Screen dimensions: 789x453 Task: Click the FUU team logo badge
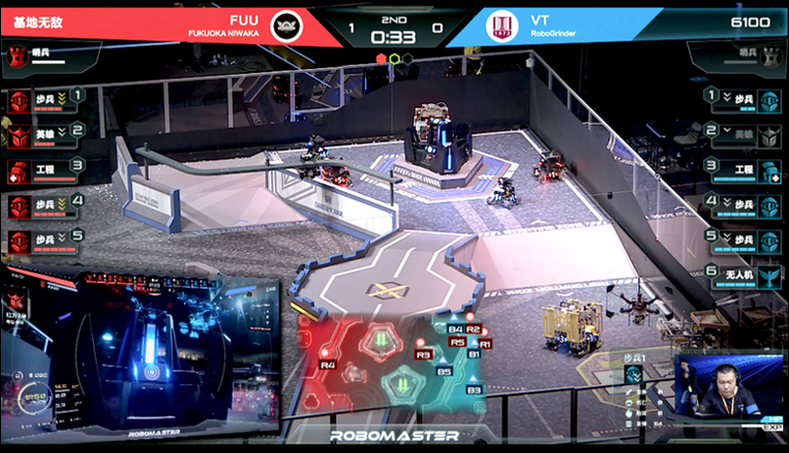pyautogui.click(x=287, y=25)
